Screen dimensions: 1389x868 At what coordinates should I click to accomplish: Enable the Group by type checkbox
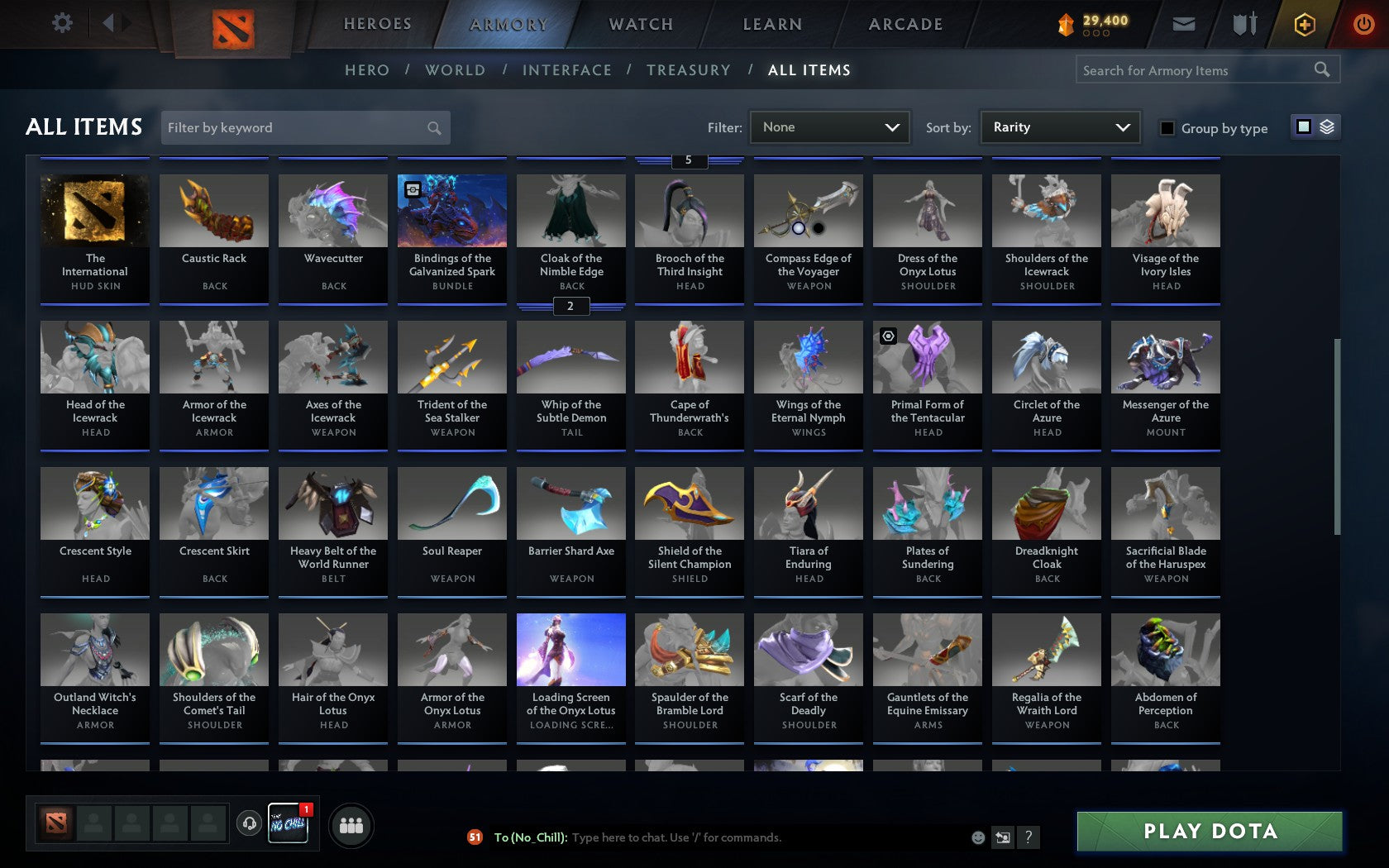coord(1166,128)
